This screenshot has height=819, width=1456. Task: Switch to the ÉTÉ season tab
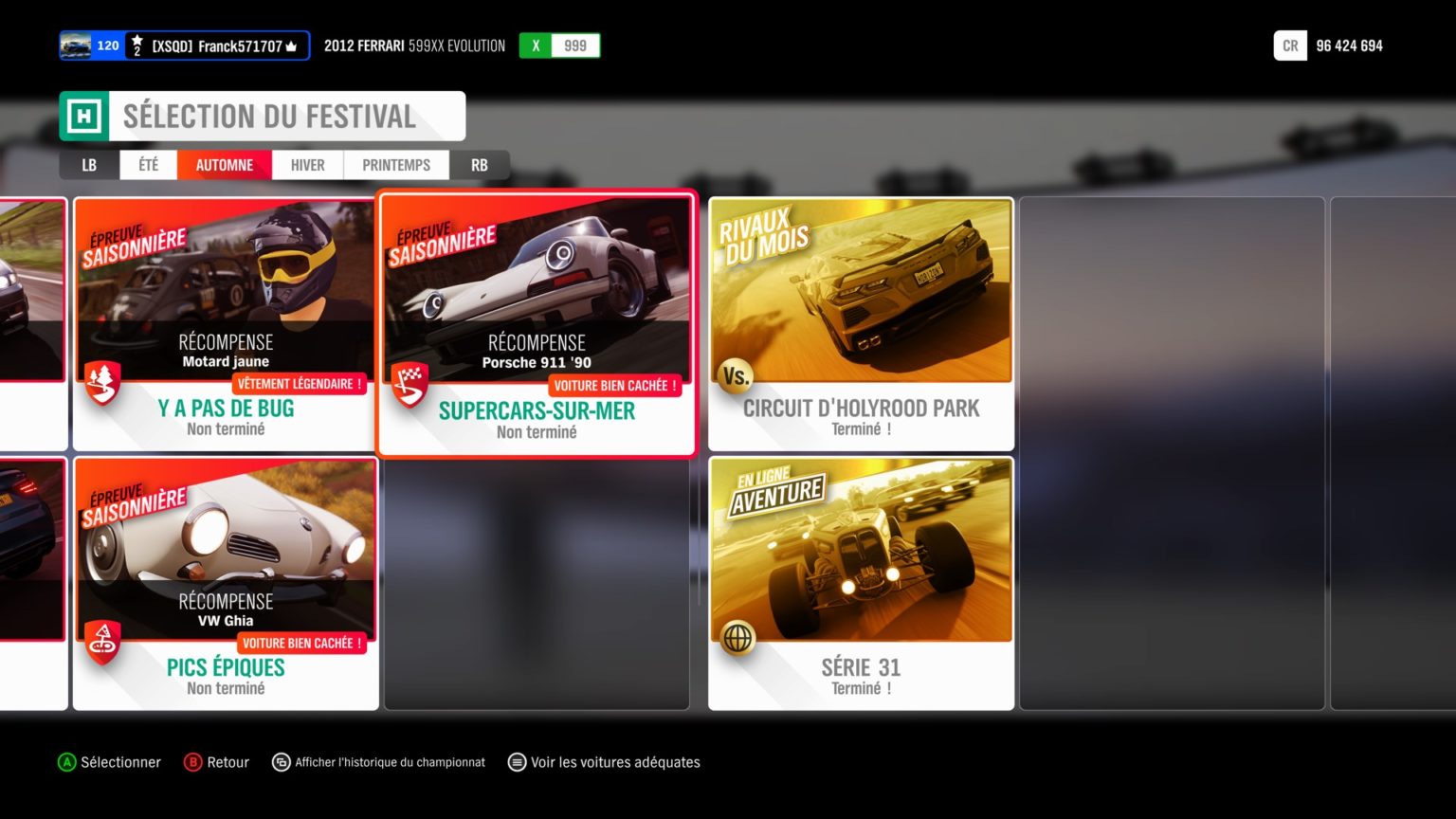click(148, 165)
